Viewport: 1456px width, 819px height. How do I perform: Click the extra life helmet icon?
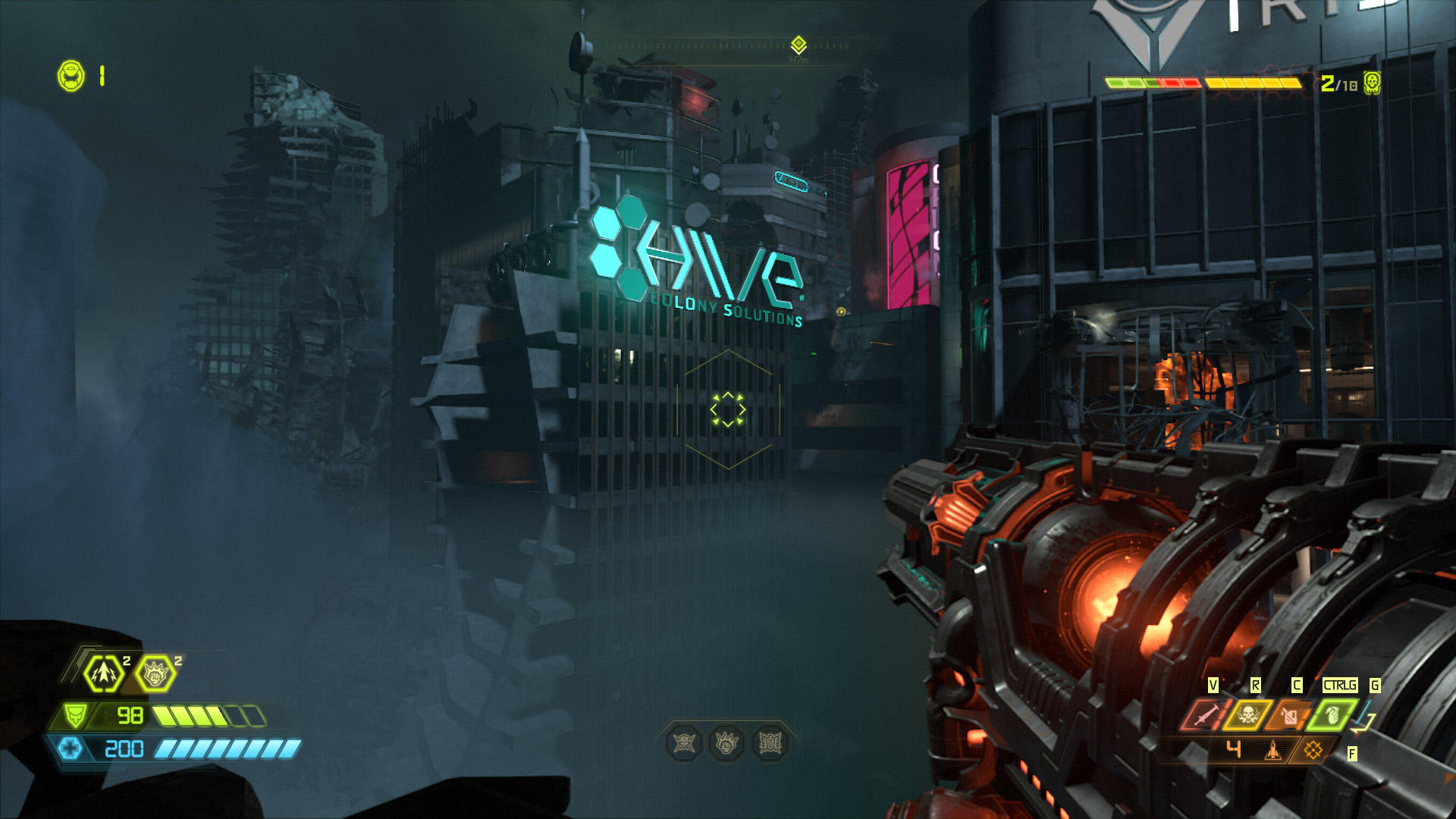pyautogui.click(x=71, y=76)
